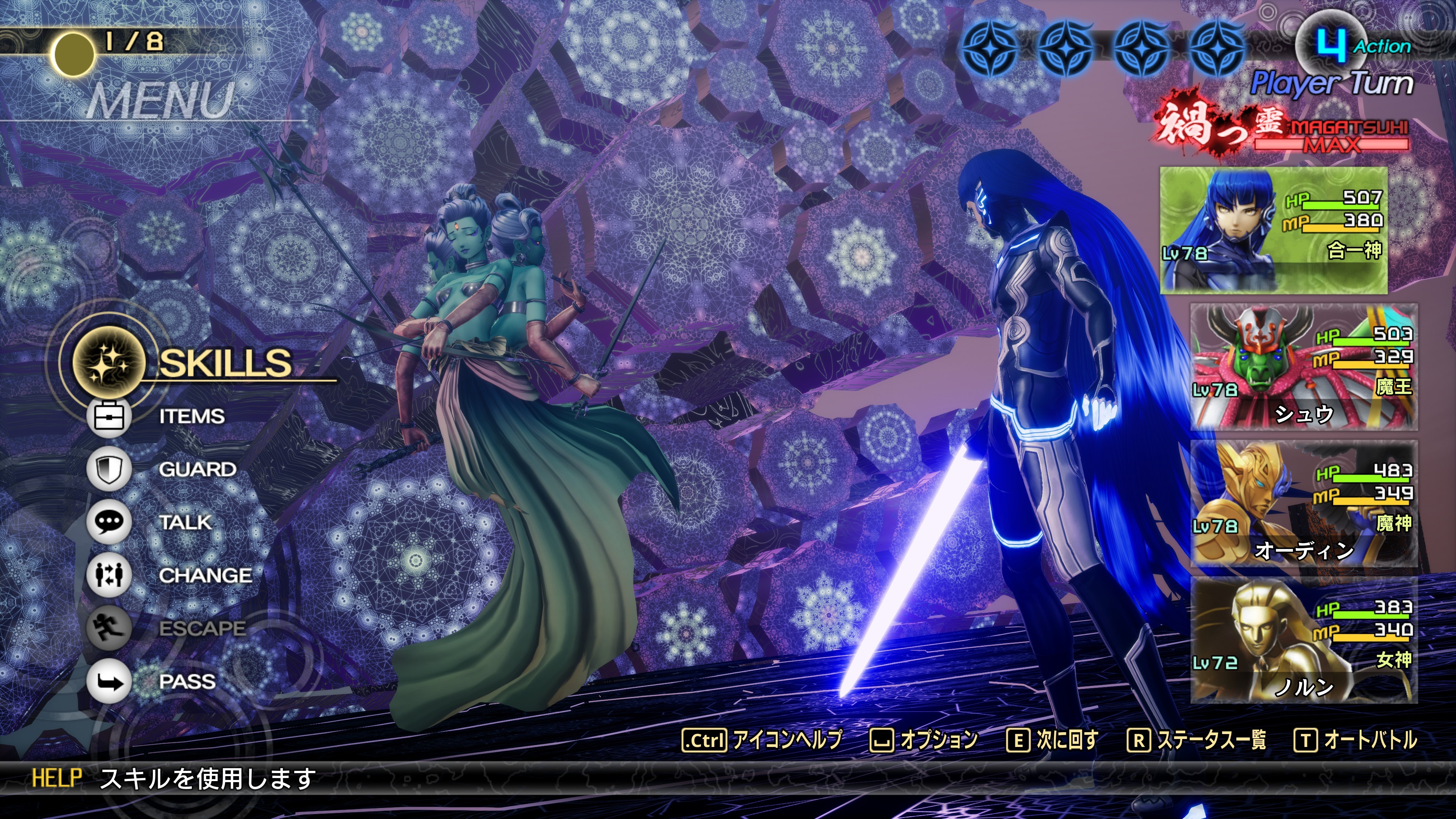The image size is (1456, 819).
Task: Click the オートバトル auto-battle option
Action: [x=1357, y=740]
